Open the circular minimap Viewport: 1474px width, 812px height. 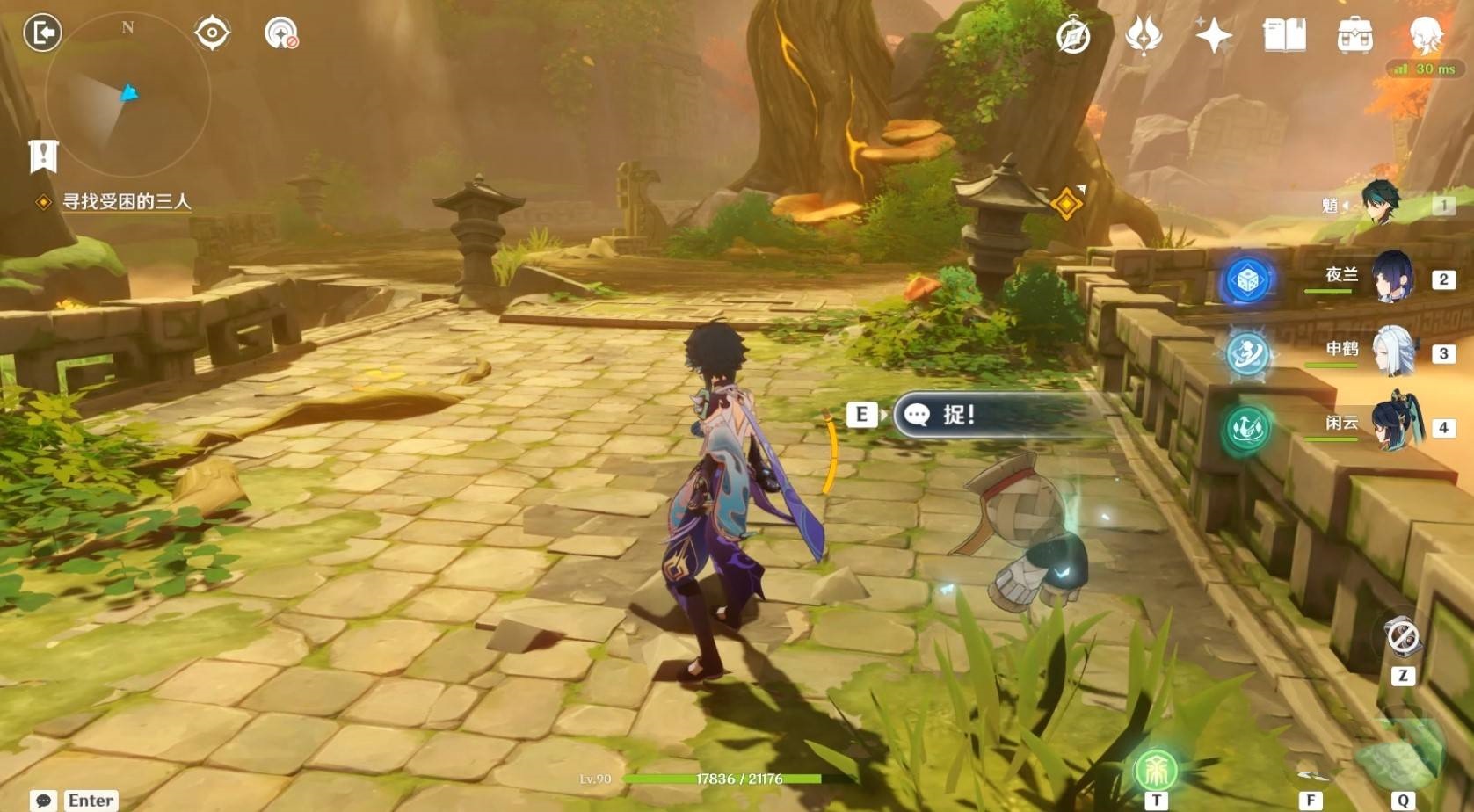(127, 95)
